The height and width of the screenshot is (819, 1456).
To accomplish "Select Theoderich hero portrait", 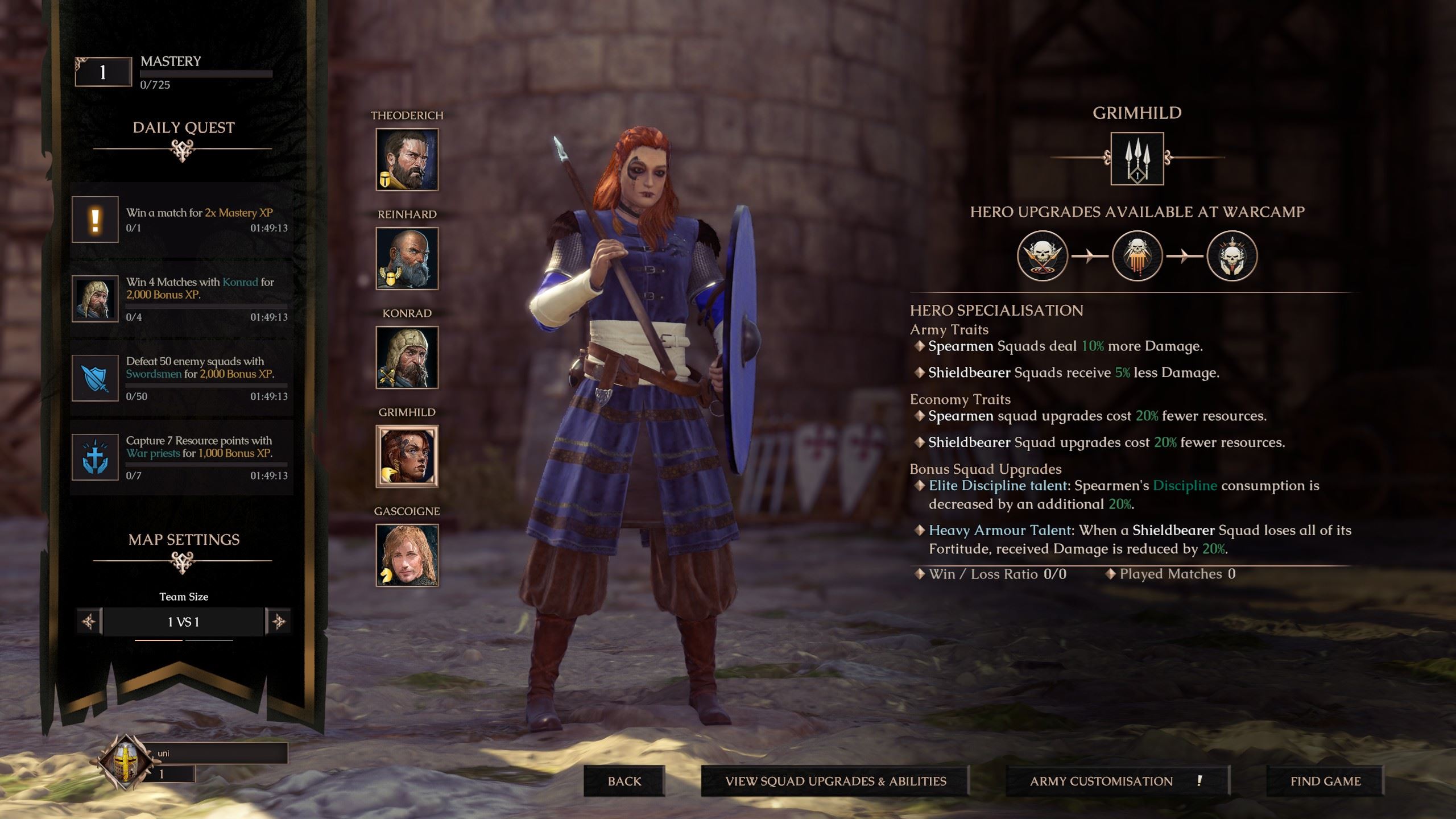I will point(407,159).
